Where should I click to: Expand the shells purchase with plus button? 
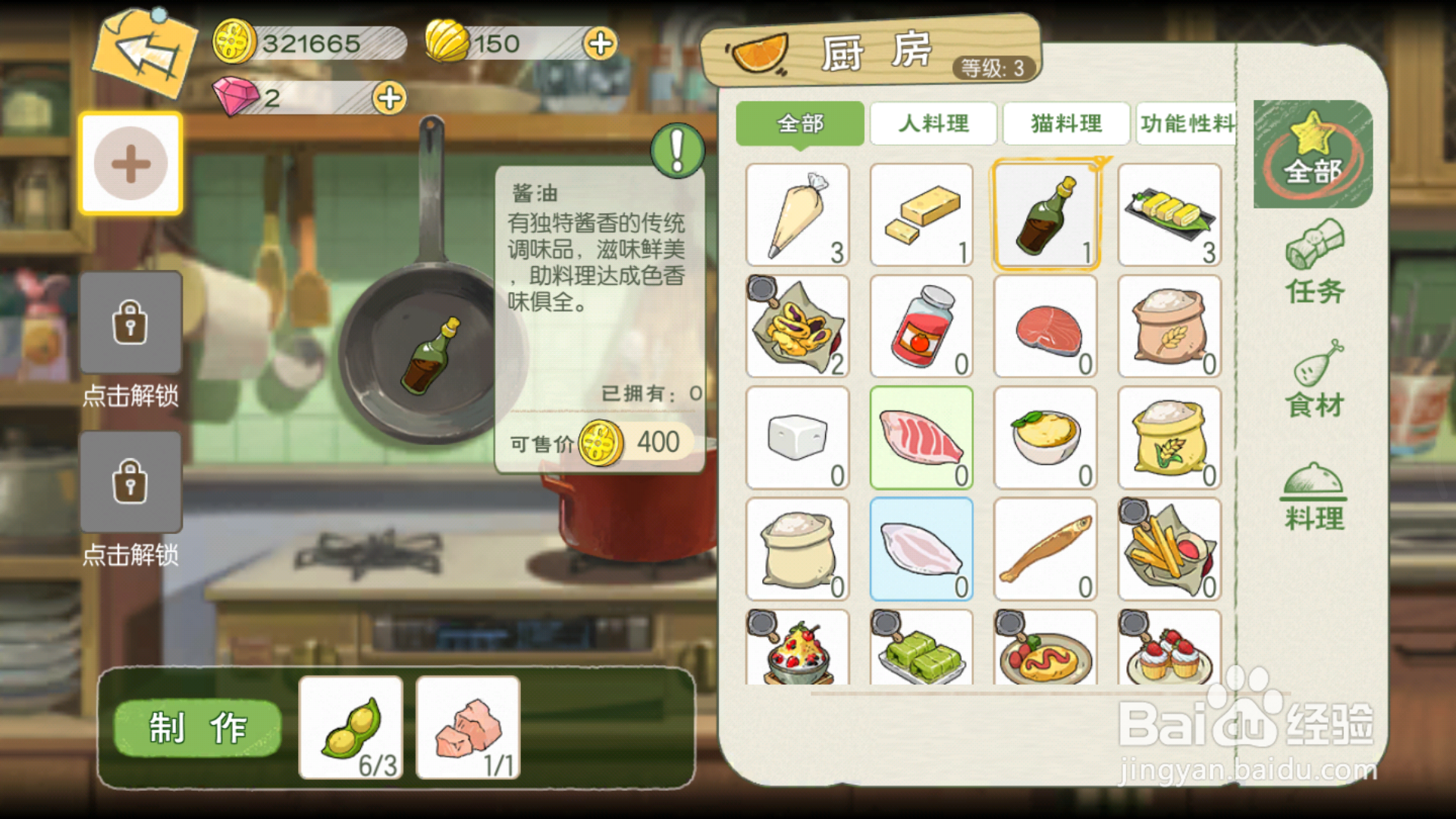[600, 43]
